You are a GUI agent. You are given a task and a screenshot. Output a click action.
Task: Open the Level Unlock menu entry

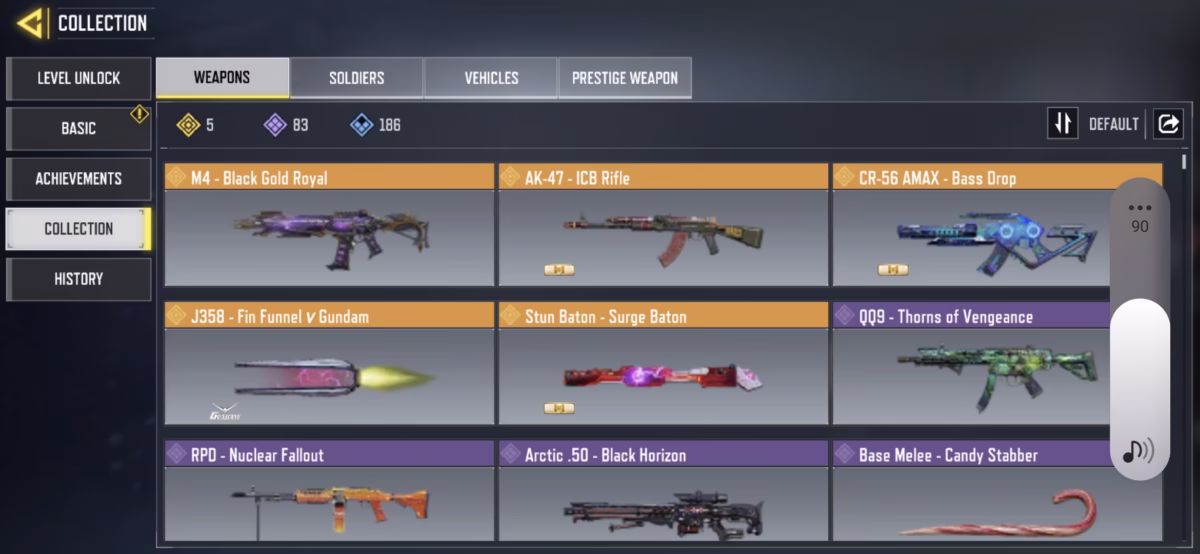79,78
